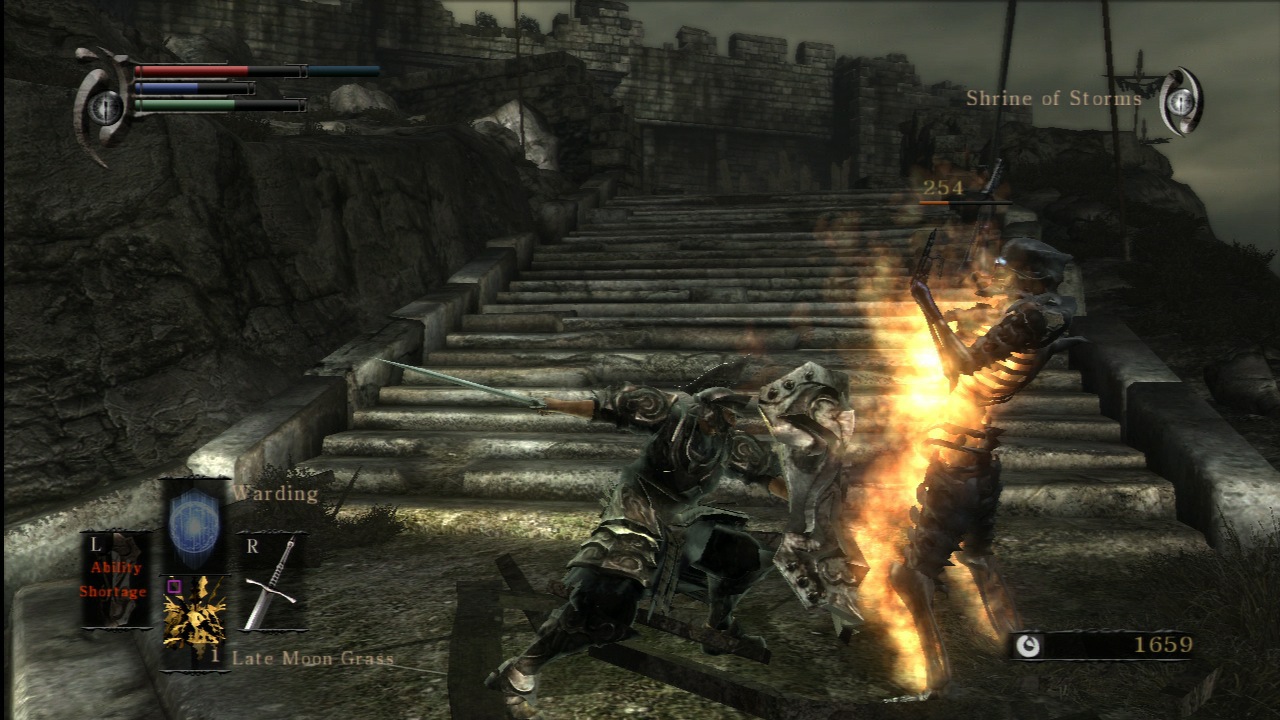Screen dimensions: 1280x720
Task: Toggle the L label on the left-hand slot
Action: point(96,545)
